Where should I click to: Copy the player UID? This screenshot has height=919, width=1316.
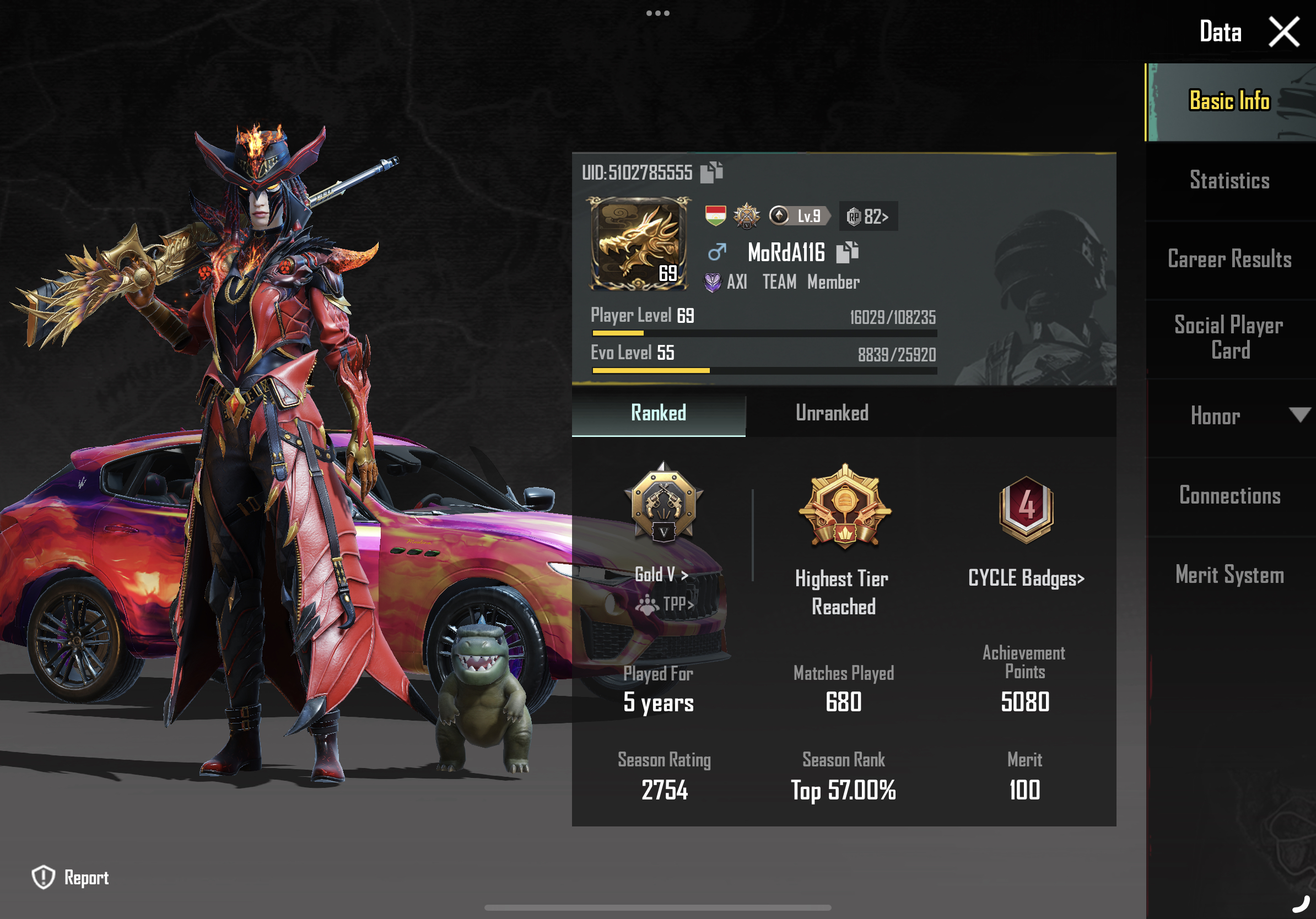pyautogui.click(x=711, y=172)
